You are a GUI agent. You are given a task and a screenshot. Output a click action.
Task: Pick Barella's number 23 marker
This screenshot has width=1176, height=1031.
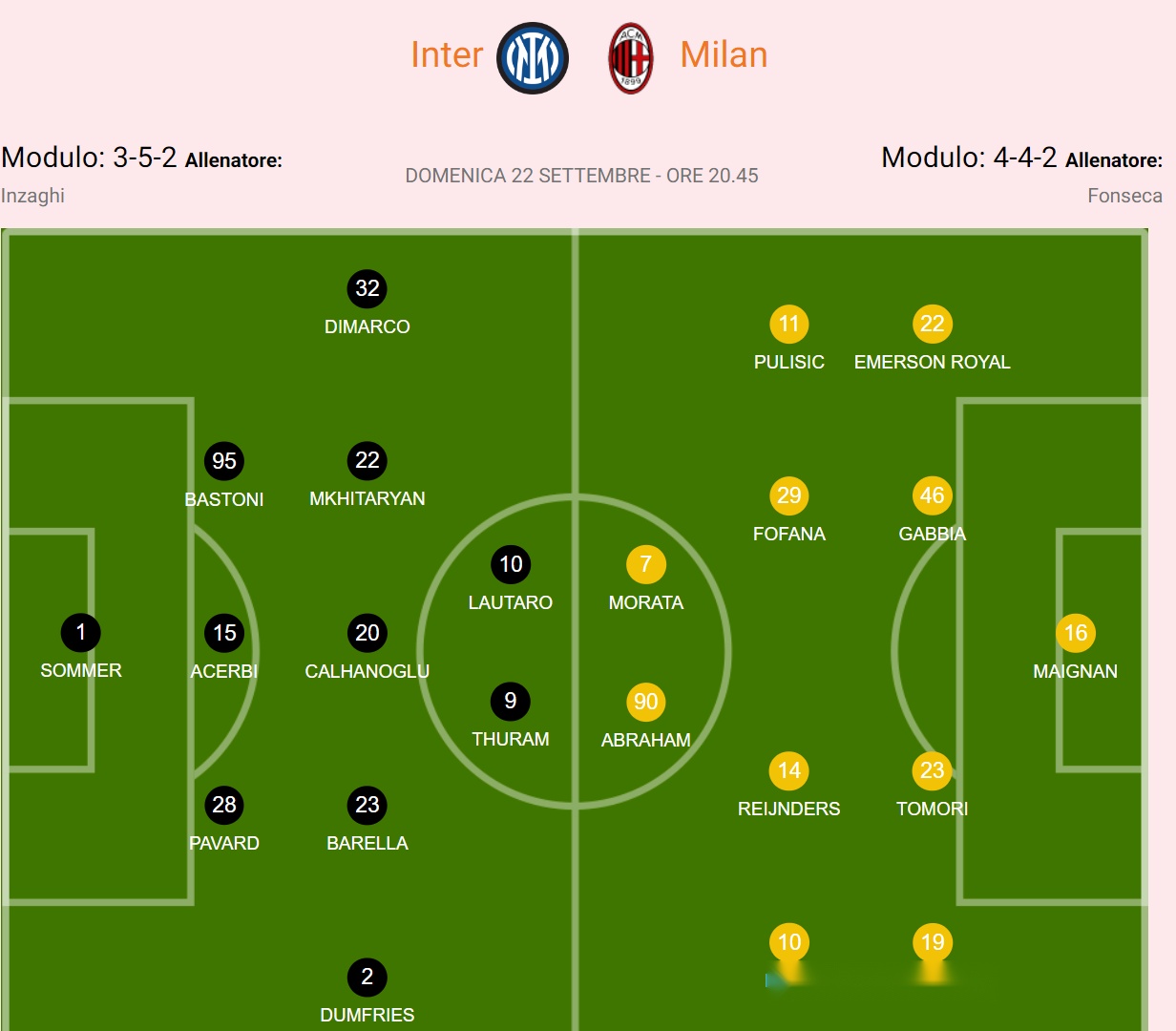367,805
